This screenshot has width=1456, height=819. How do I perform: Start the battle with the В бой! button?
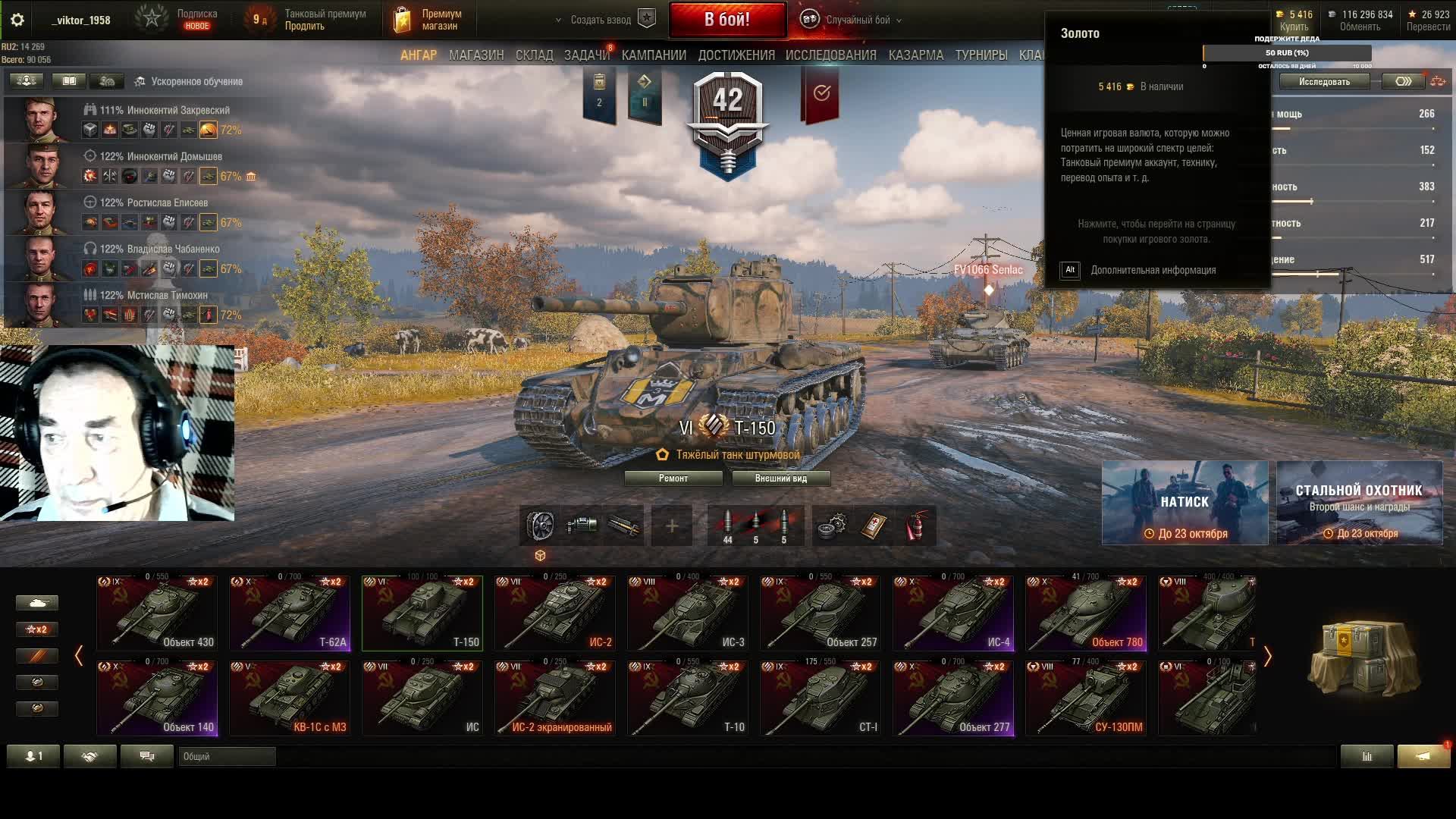(x=726, y=20)
